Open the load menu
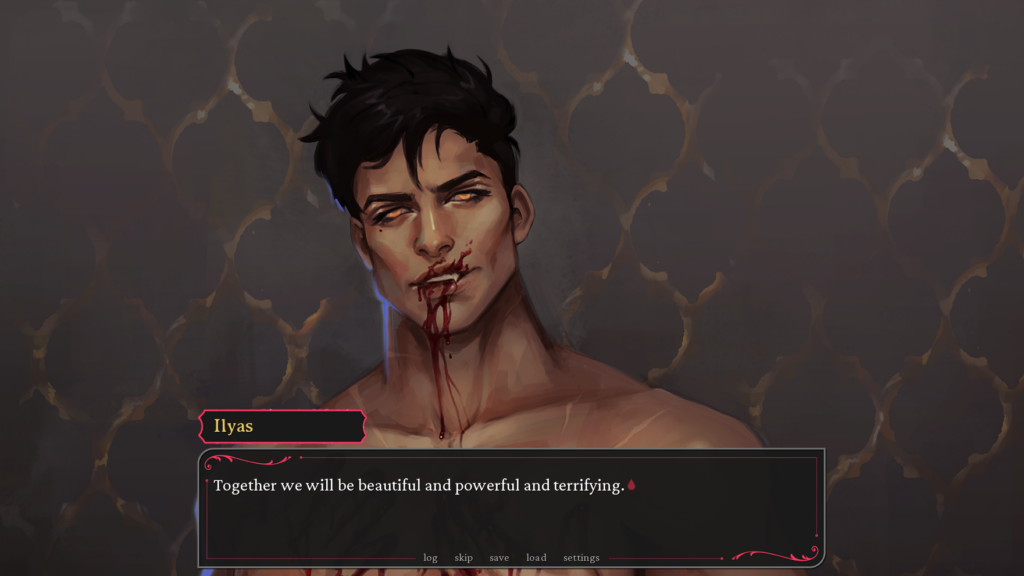Viewport: 1024px width, 576px height. click(536, 558)
